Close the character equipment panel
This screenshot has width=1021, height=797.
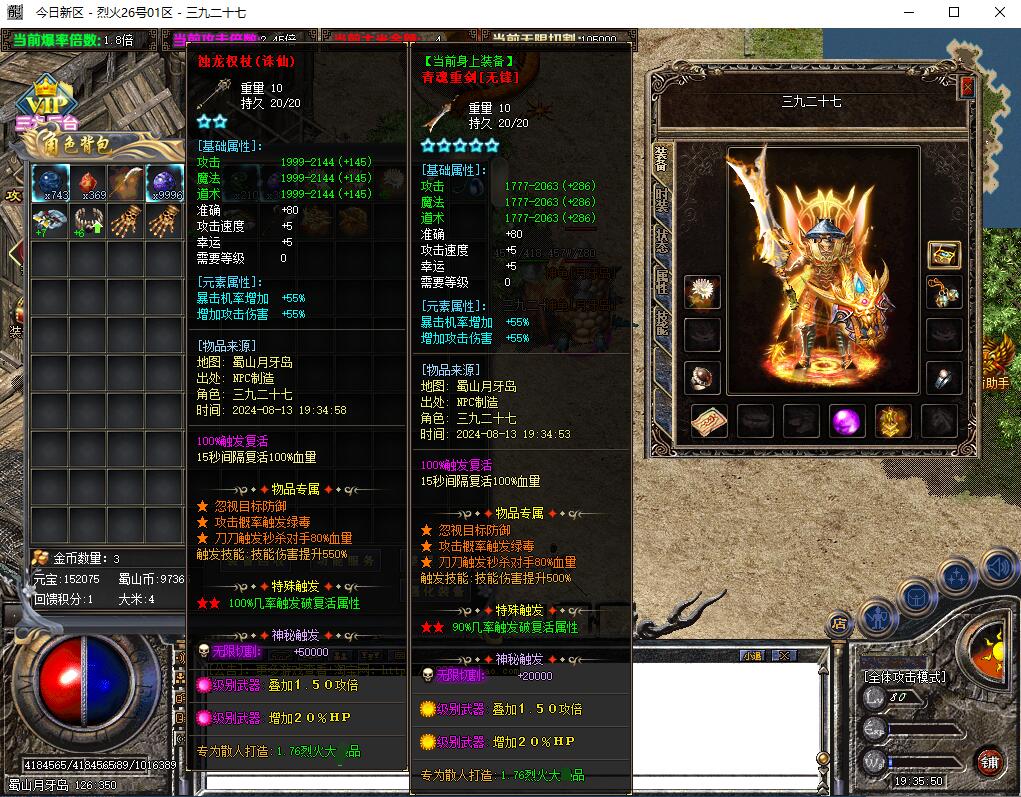click(x=967, y=87)
